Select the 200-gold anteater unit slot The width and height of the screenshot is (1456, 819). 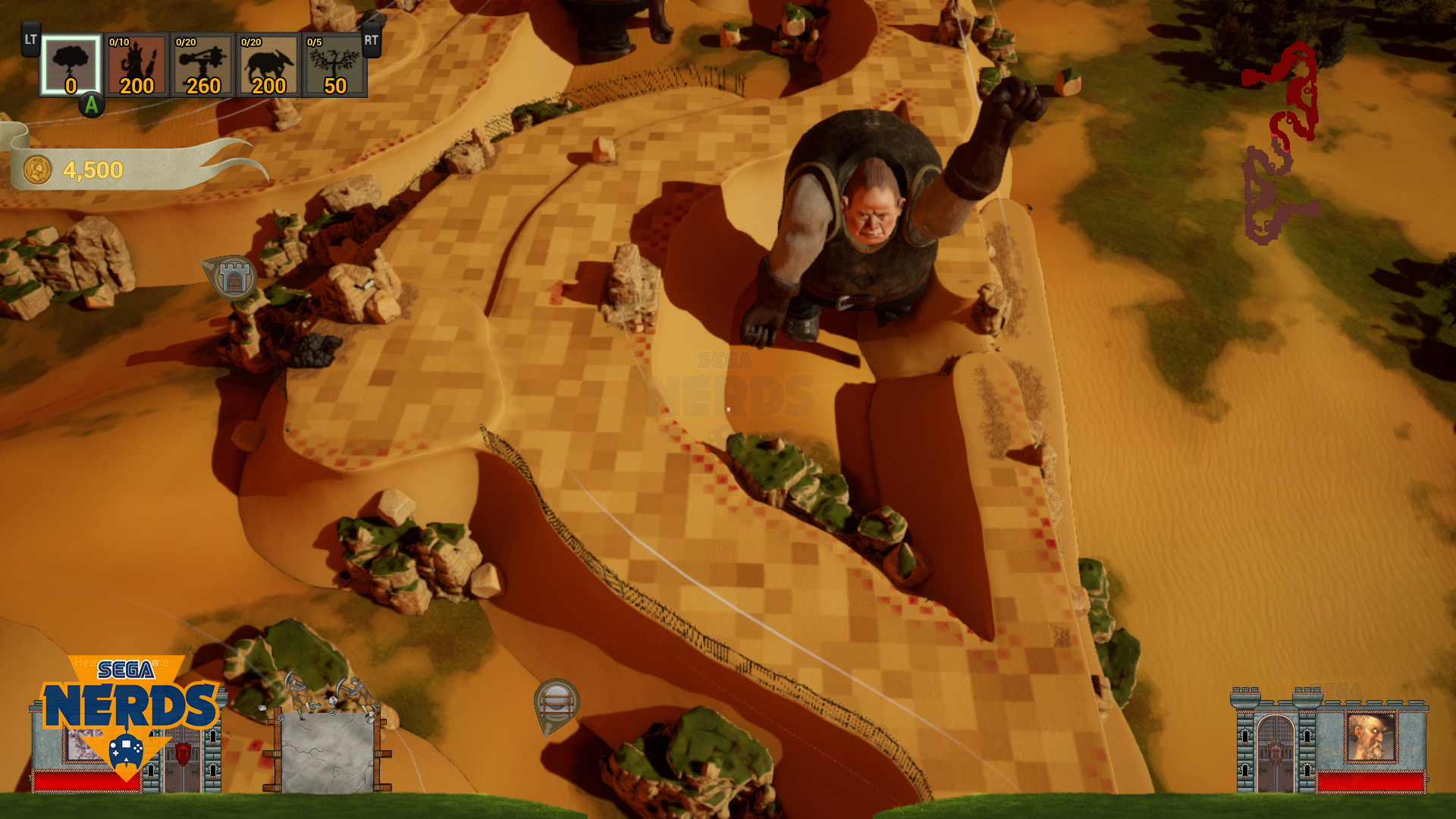268,65
